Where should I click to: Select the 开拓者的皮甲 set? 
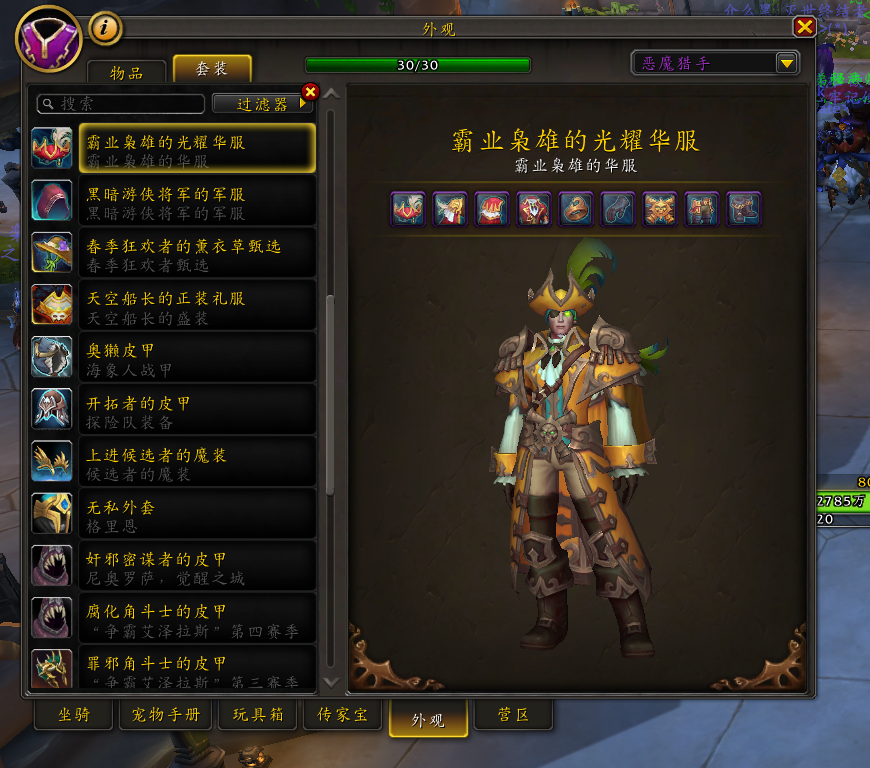173,412
